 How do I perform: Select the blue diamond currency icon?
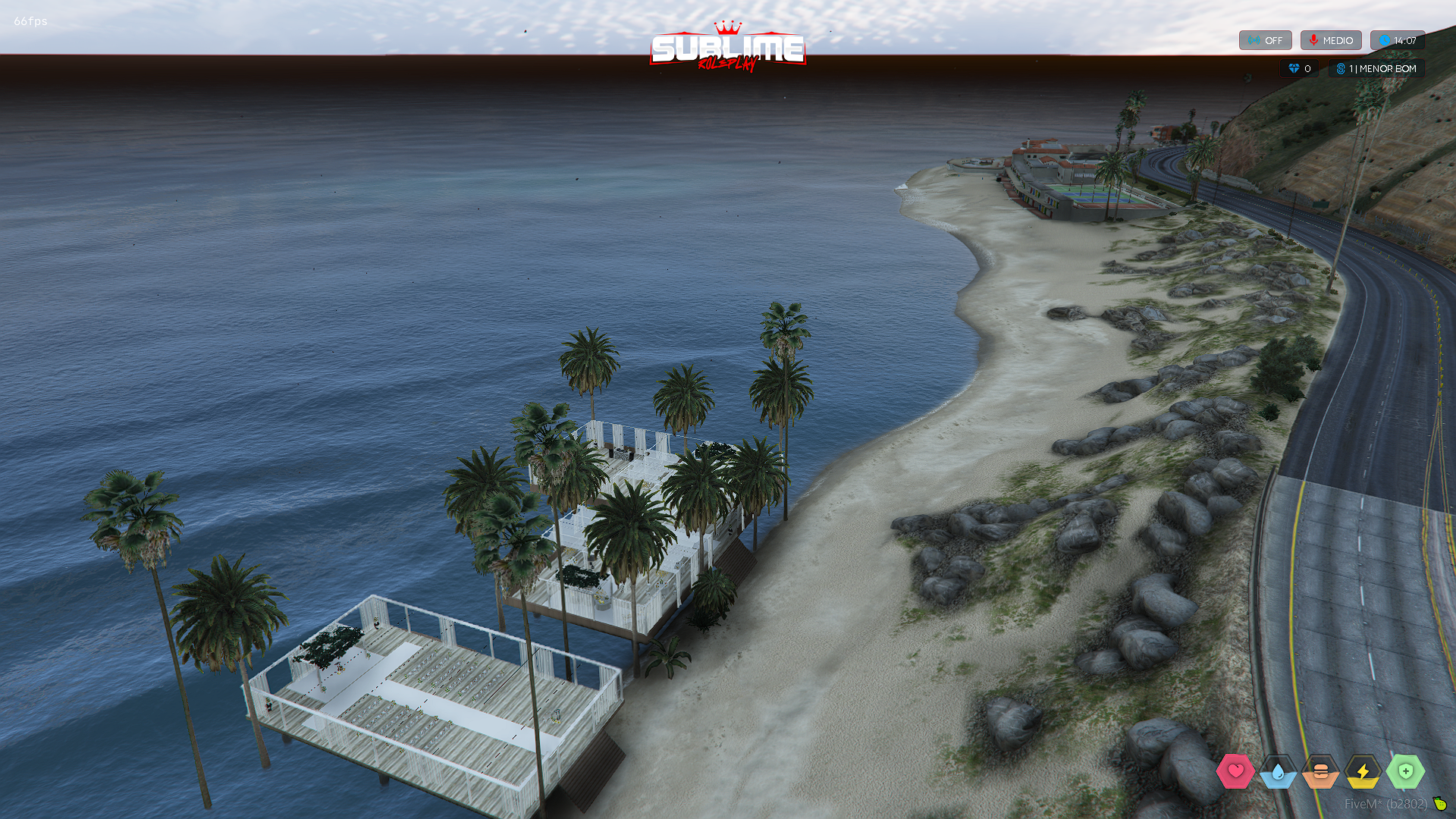pos(1294,68)
